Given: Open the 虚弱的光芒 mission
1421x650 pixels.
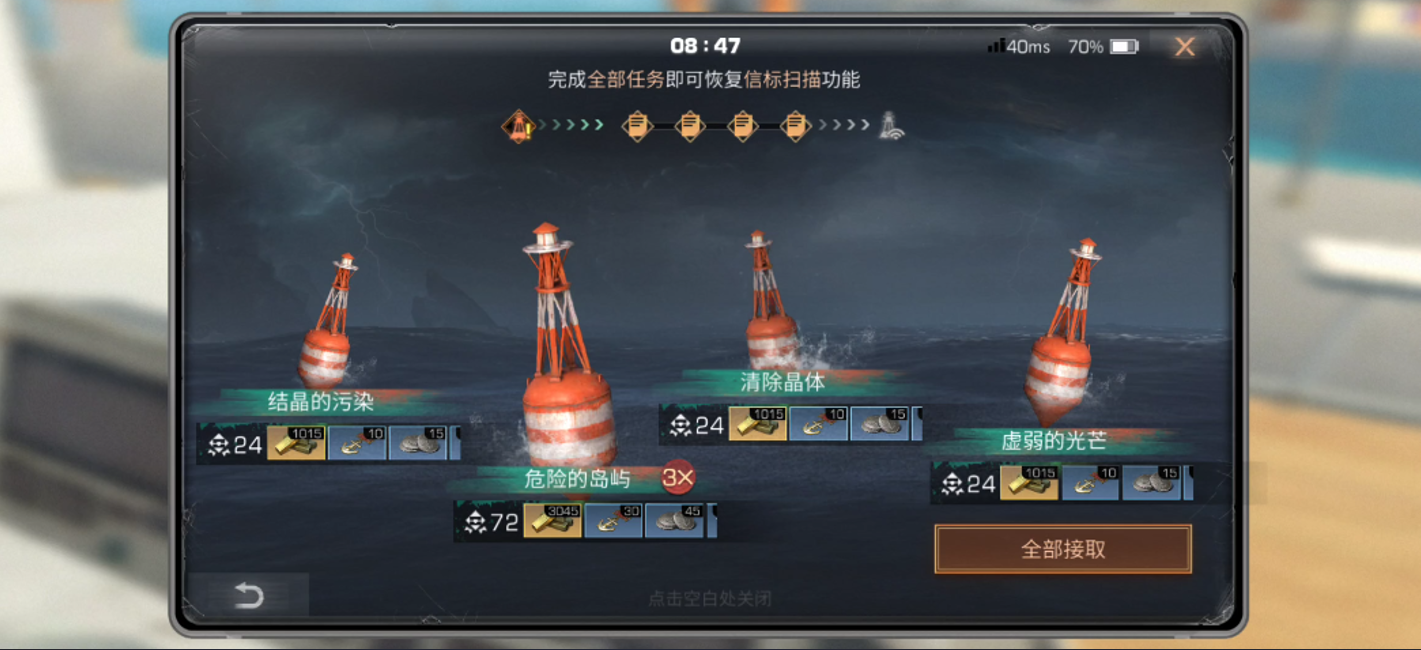Looking at the screenshot, I should coord(1053,441).
